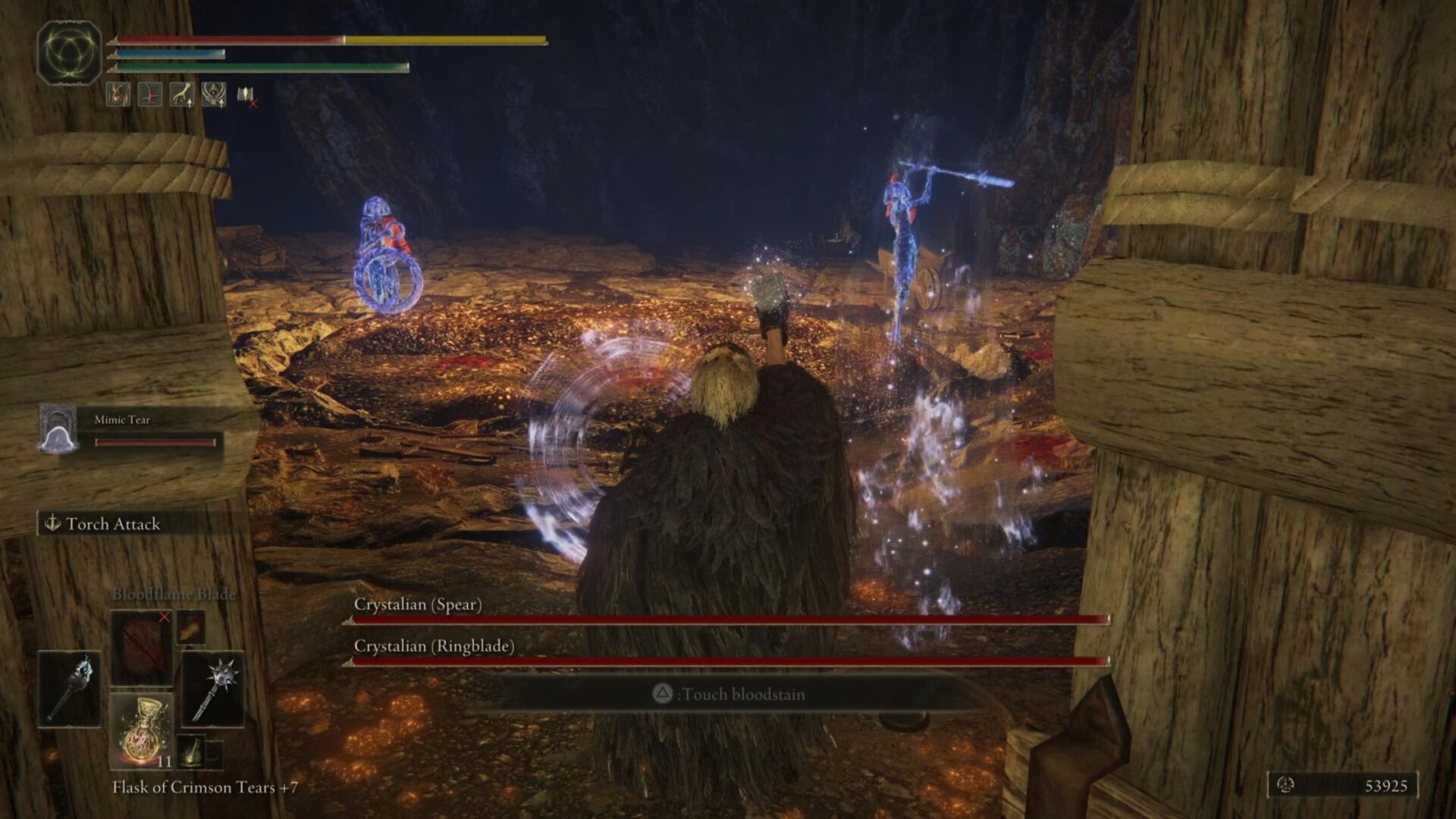Viewport: 1456px width, 819px height.
Task: Click the pale antler buff icon
Action: pyautogui.click(x=182, y=95)
